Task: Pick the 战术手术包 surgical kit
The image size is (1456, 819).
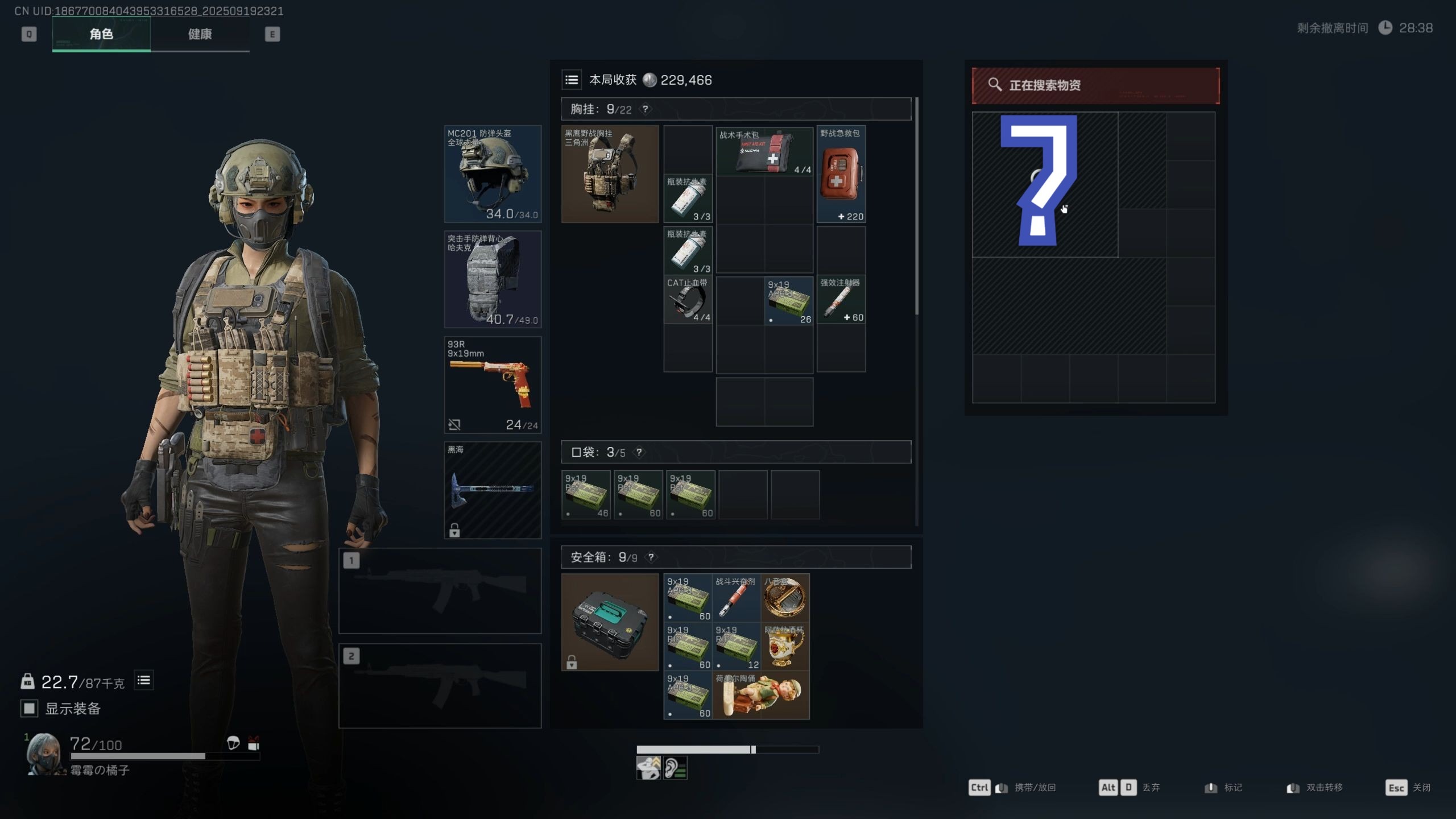Action: (x=764, y=151)
